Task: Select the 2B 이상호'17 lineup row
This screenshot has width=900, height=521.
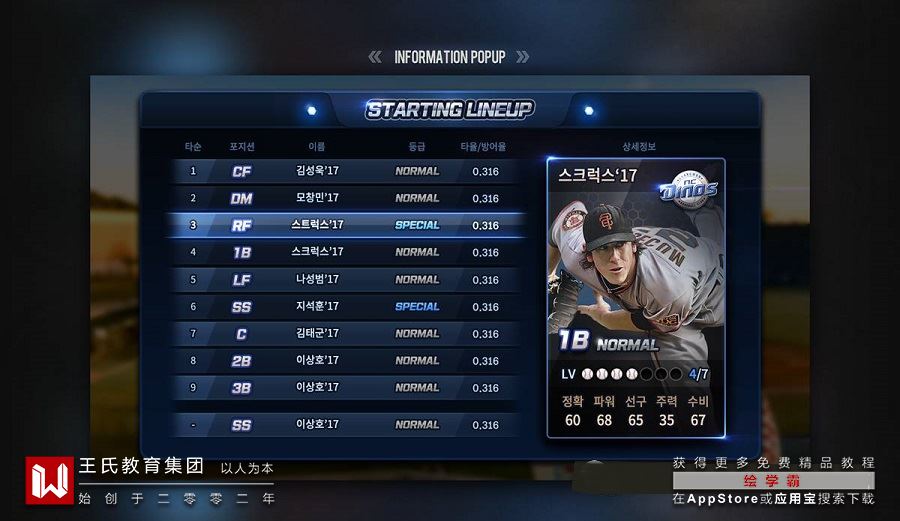Action: coord(345,360)
